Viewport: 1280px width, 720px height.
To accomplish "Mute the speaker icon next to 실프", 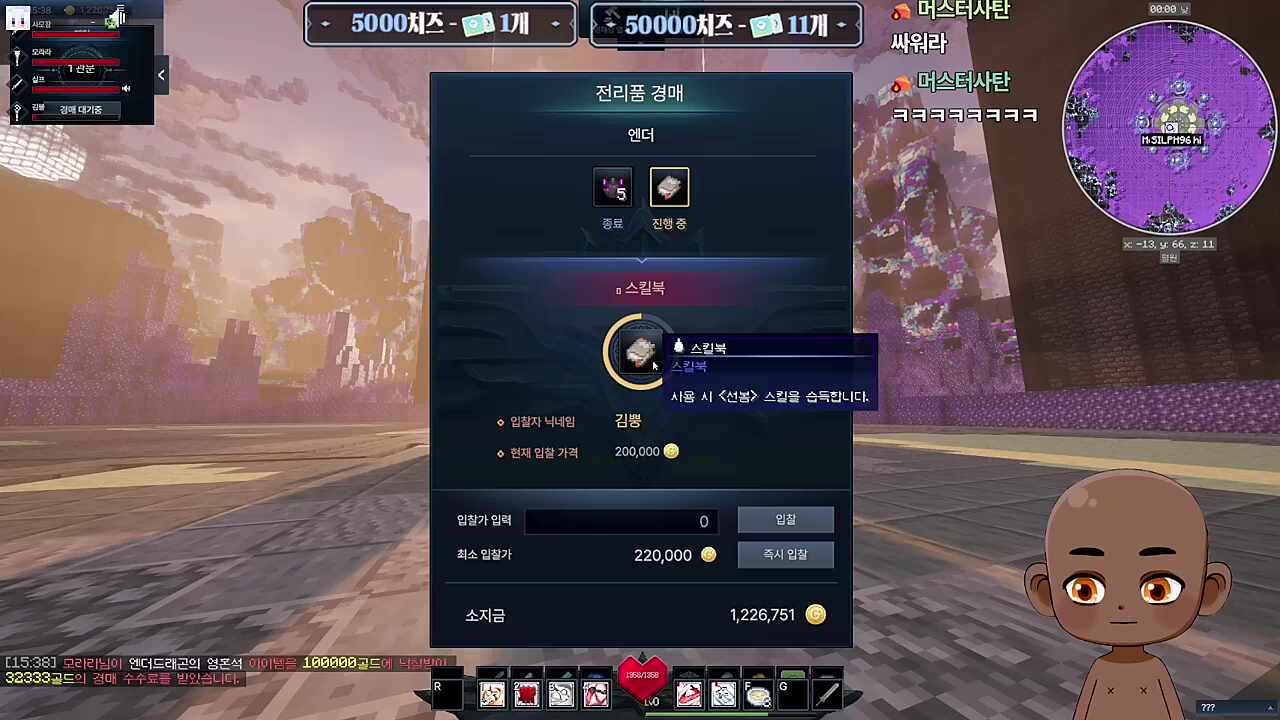I will (x=125, y=87).
